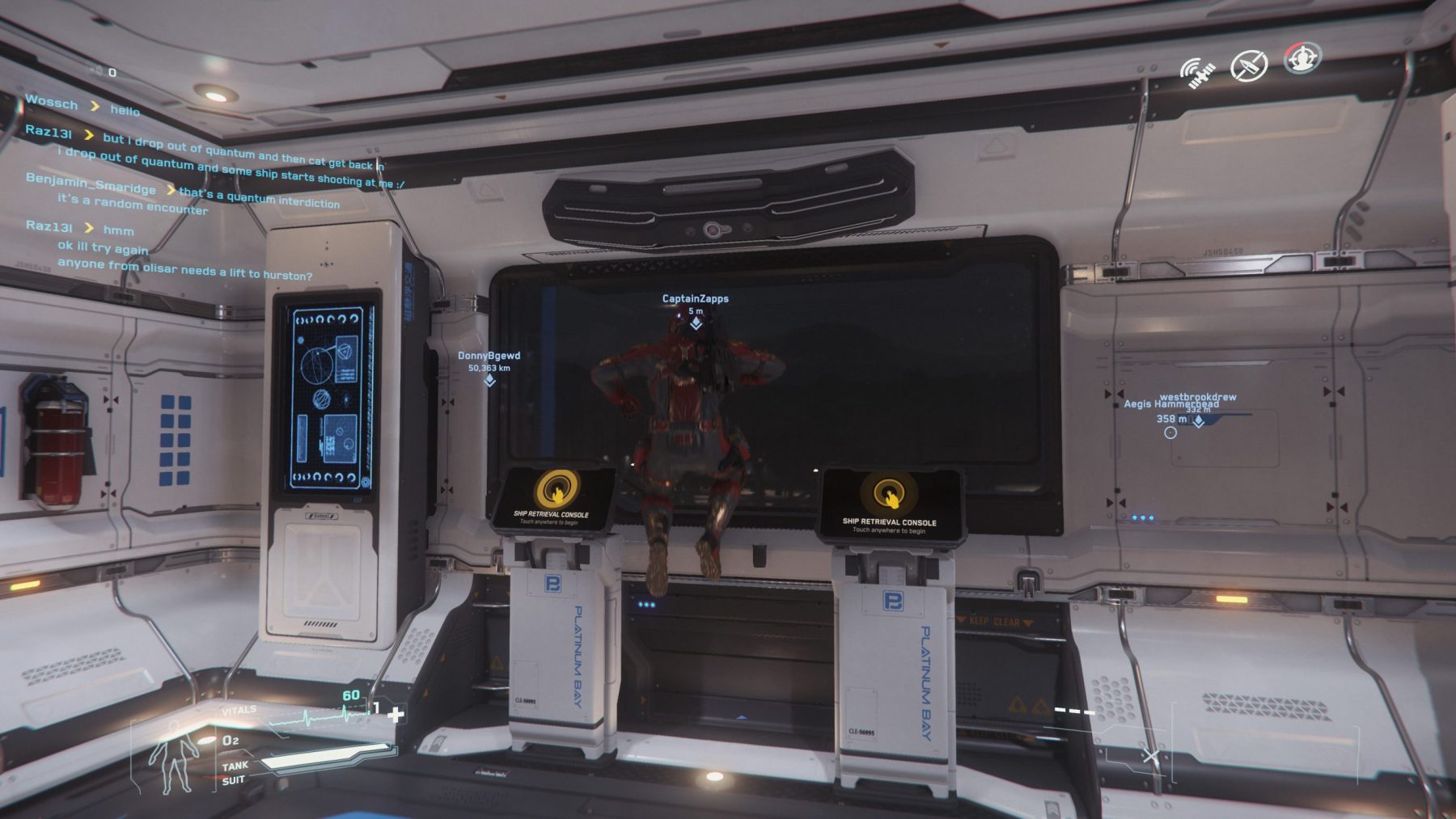The width and height of the screenshot is (1456, 819).
Task: Select the CaptainZapps player marker
Action: (696, 323)
